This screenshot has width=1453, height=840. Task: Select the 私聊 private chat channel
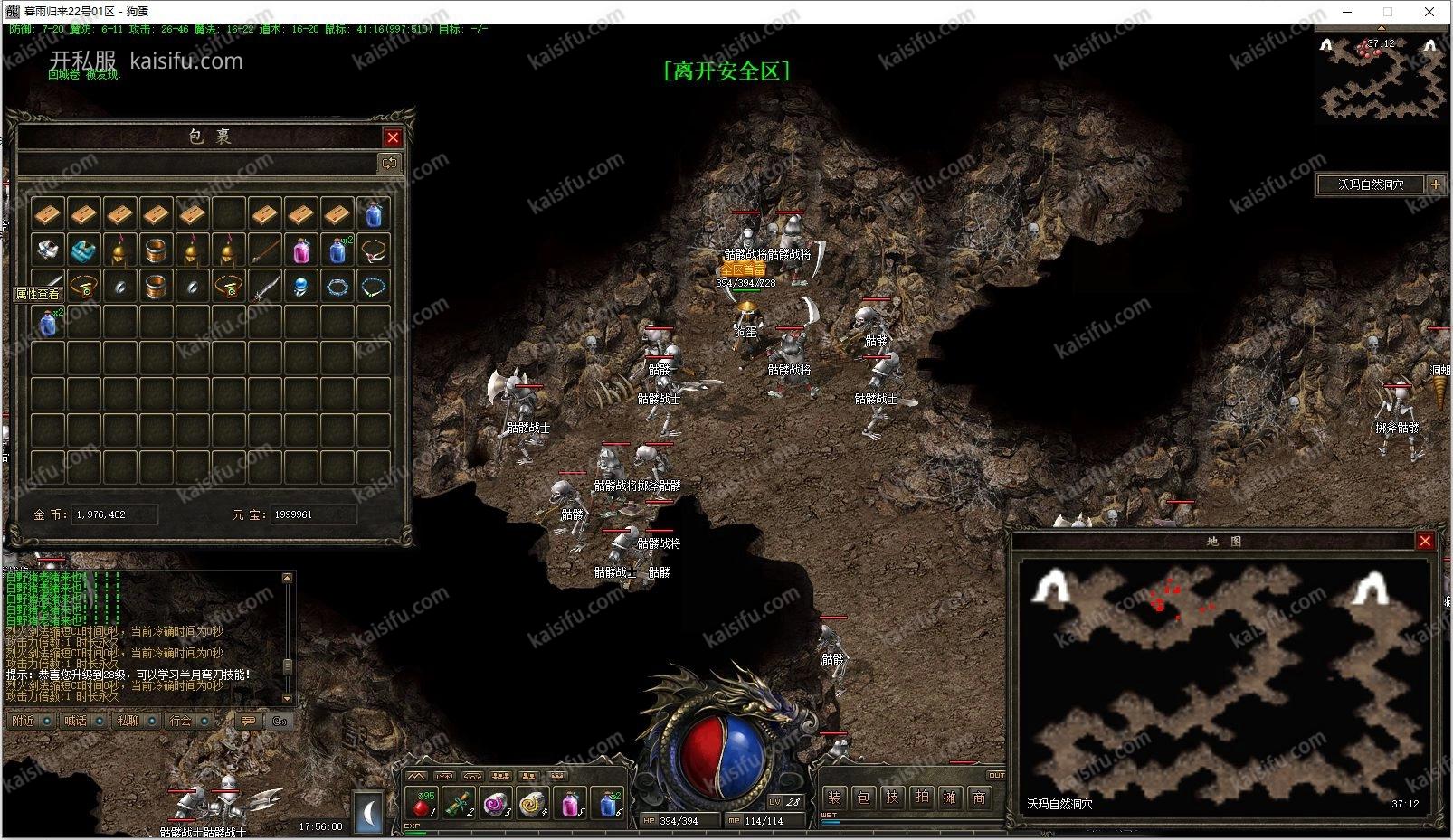[x=128, y=721]
